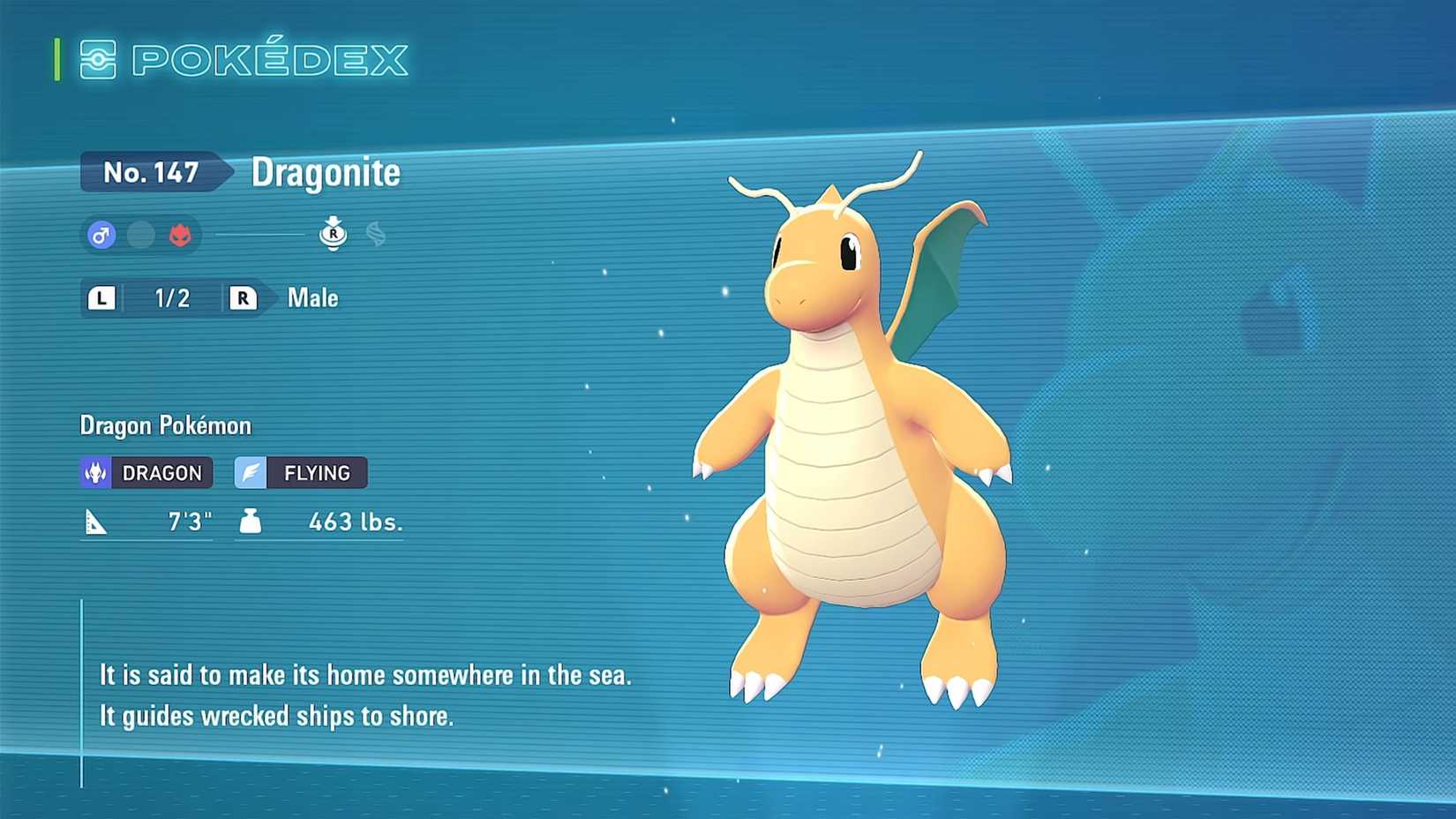This screenshot has height=819, width=1456.
Task: Click the red Gigantamax face icon
Action: pos(179,235)
